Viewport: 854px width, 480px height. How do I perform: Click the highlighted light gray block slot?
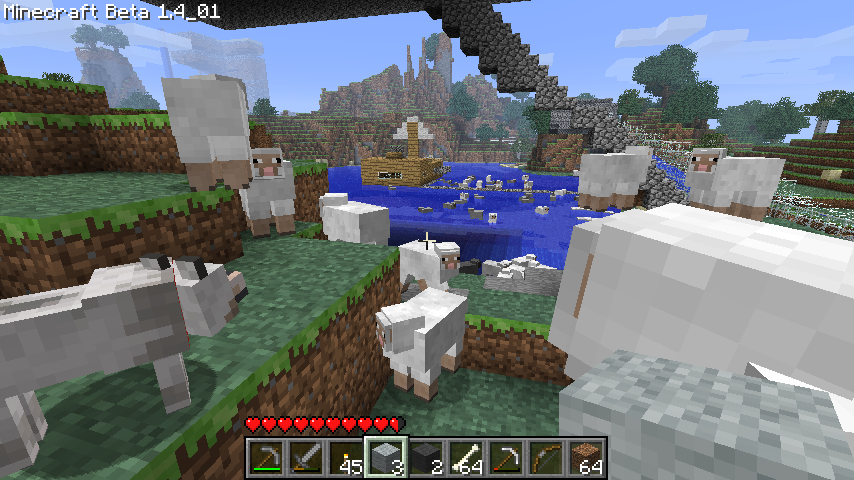[386, 458]
